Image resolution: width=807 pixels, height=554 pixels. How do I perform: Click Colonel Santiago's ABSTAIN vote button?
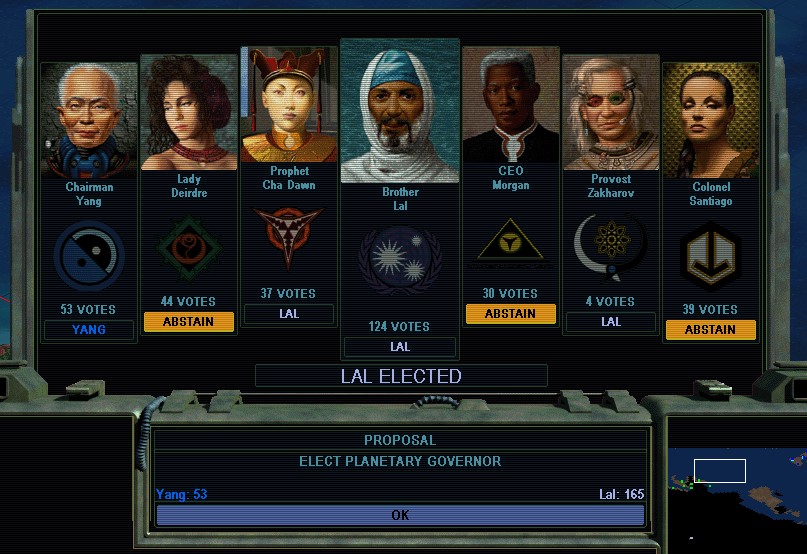click(711, 329)
